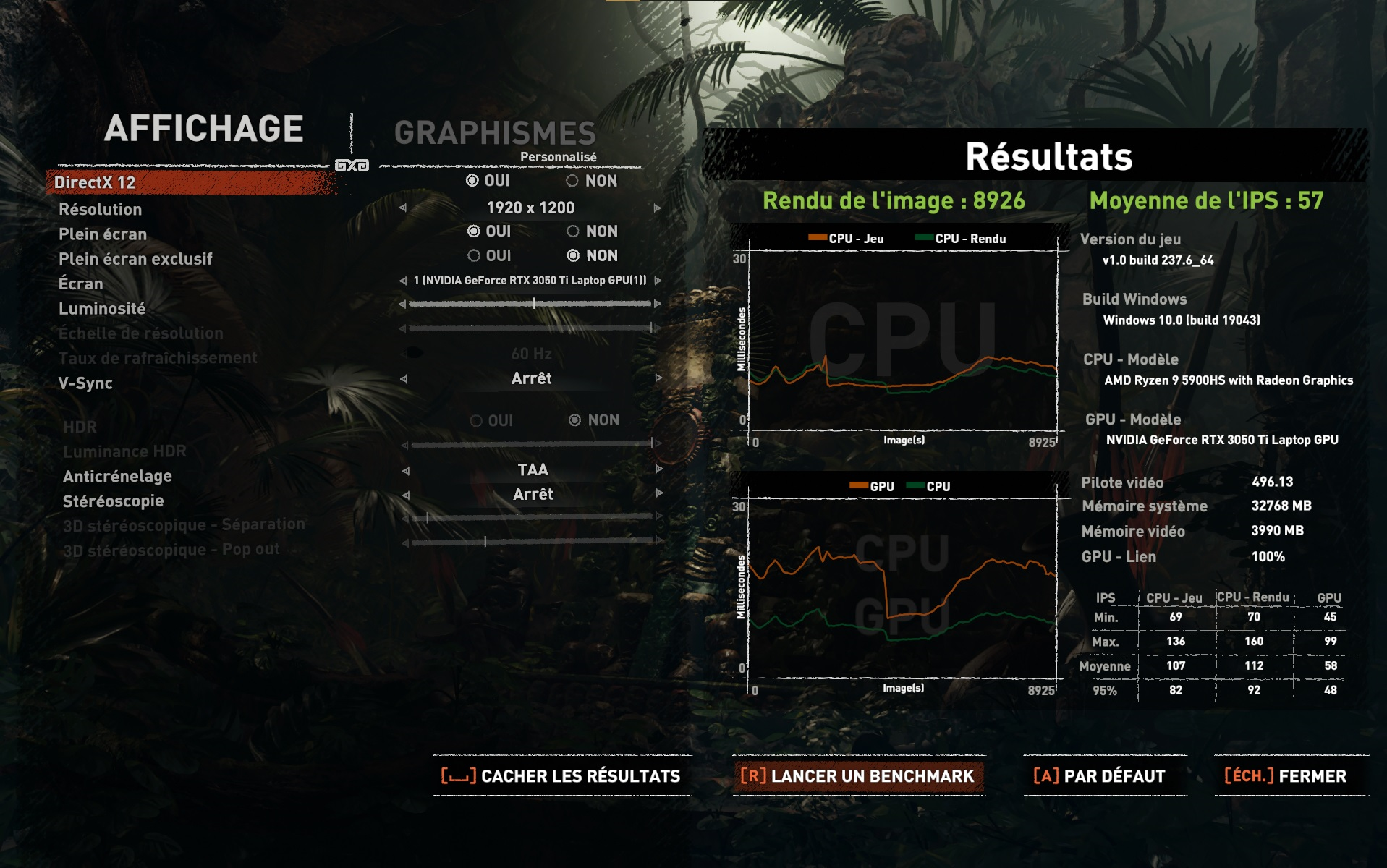
Task: Enable Plein écran exclusif with OUI
Action: (x=474, y=255)
